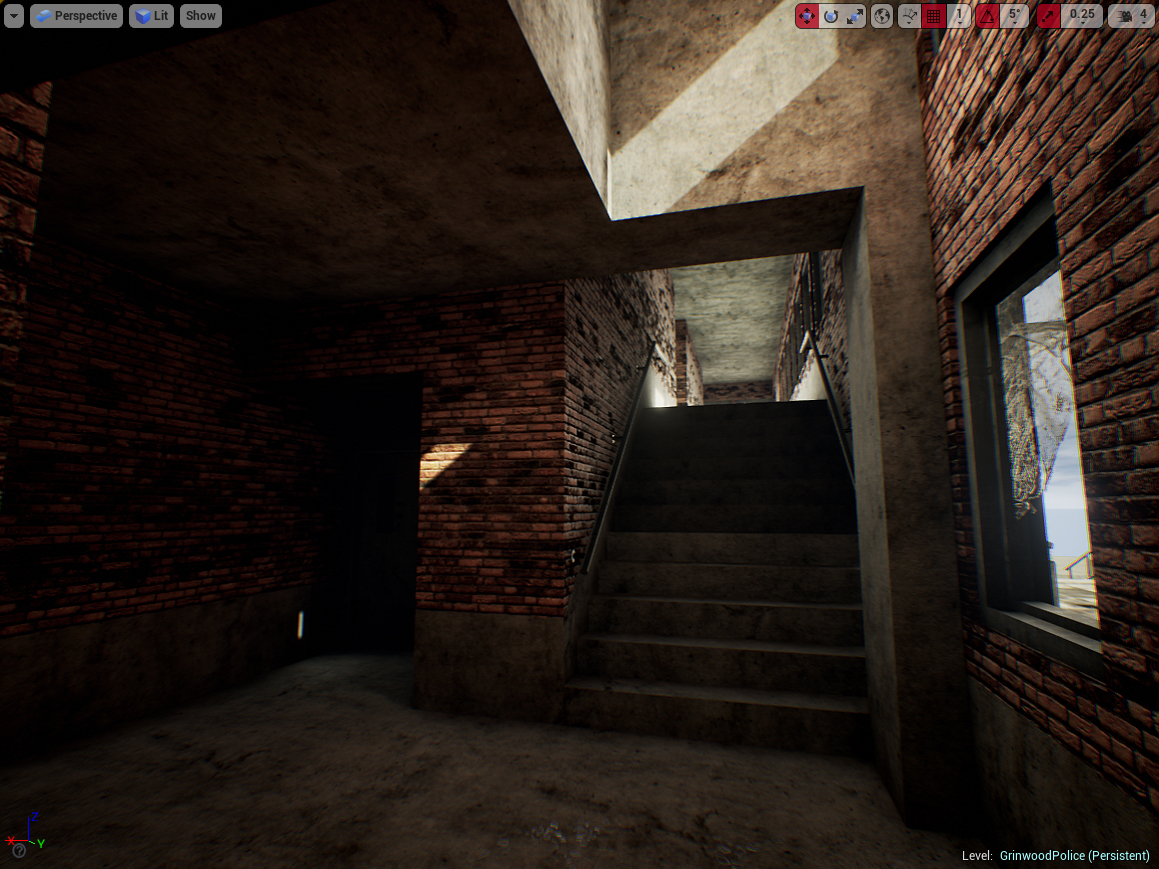Screen dimensions: 1159x869
Task: Select the translate (move) gizmo tool
Action: [x=807, y=16]
